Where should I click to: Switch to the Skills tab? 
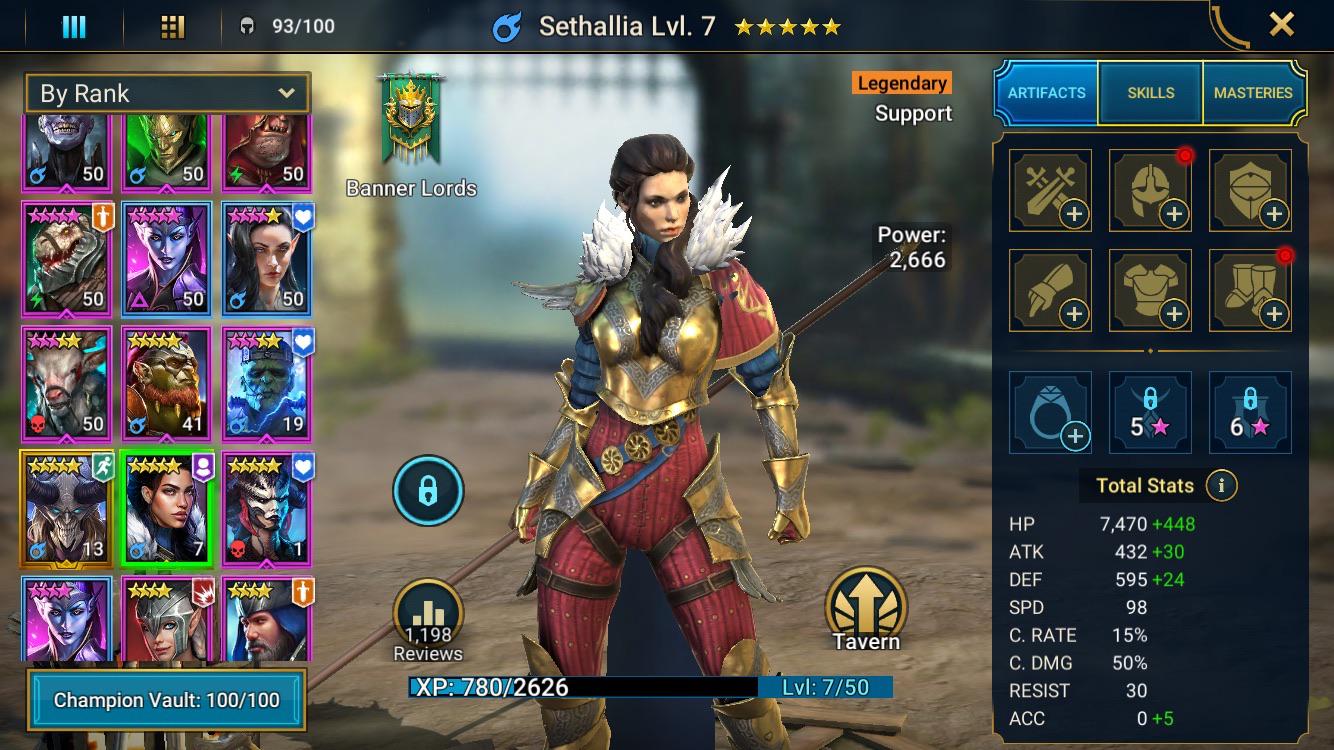[x=1150, y=92]
